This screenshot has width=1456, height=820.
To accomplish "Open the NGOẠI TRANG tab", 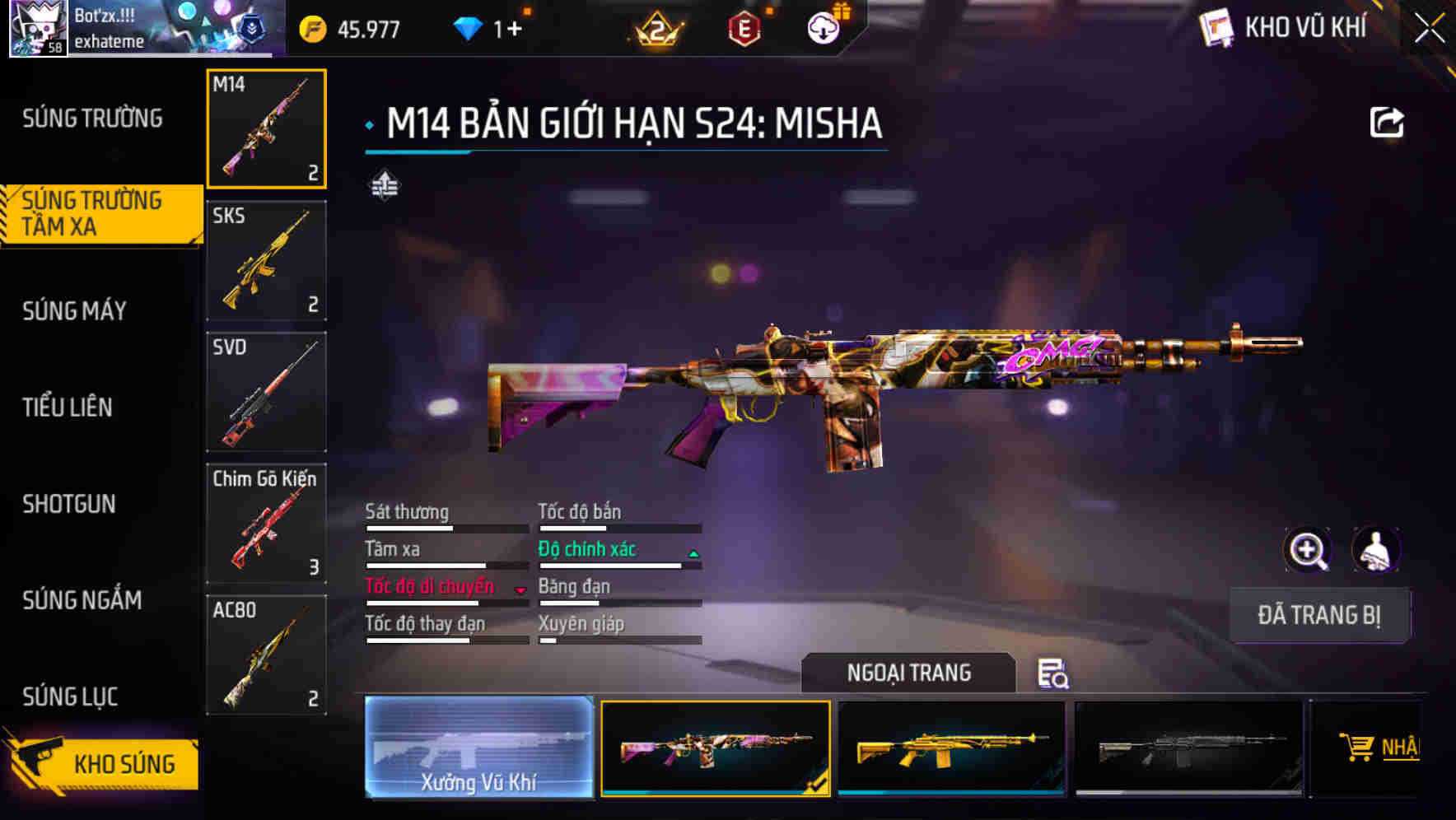I will click(909, 673).
